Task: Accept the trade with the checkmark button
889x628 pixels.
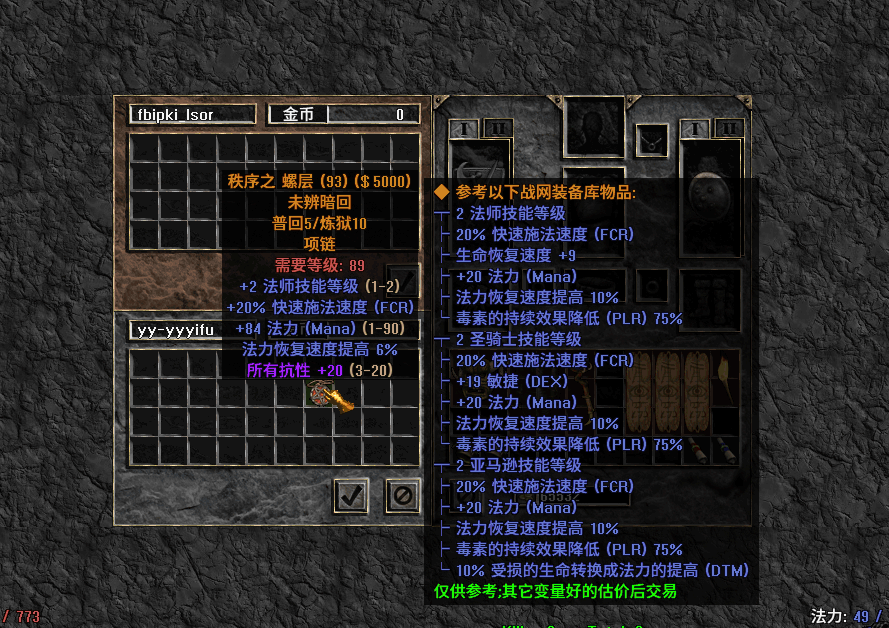Action: pos(350,495)
